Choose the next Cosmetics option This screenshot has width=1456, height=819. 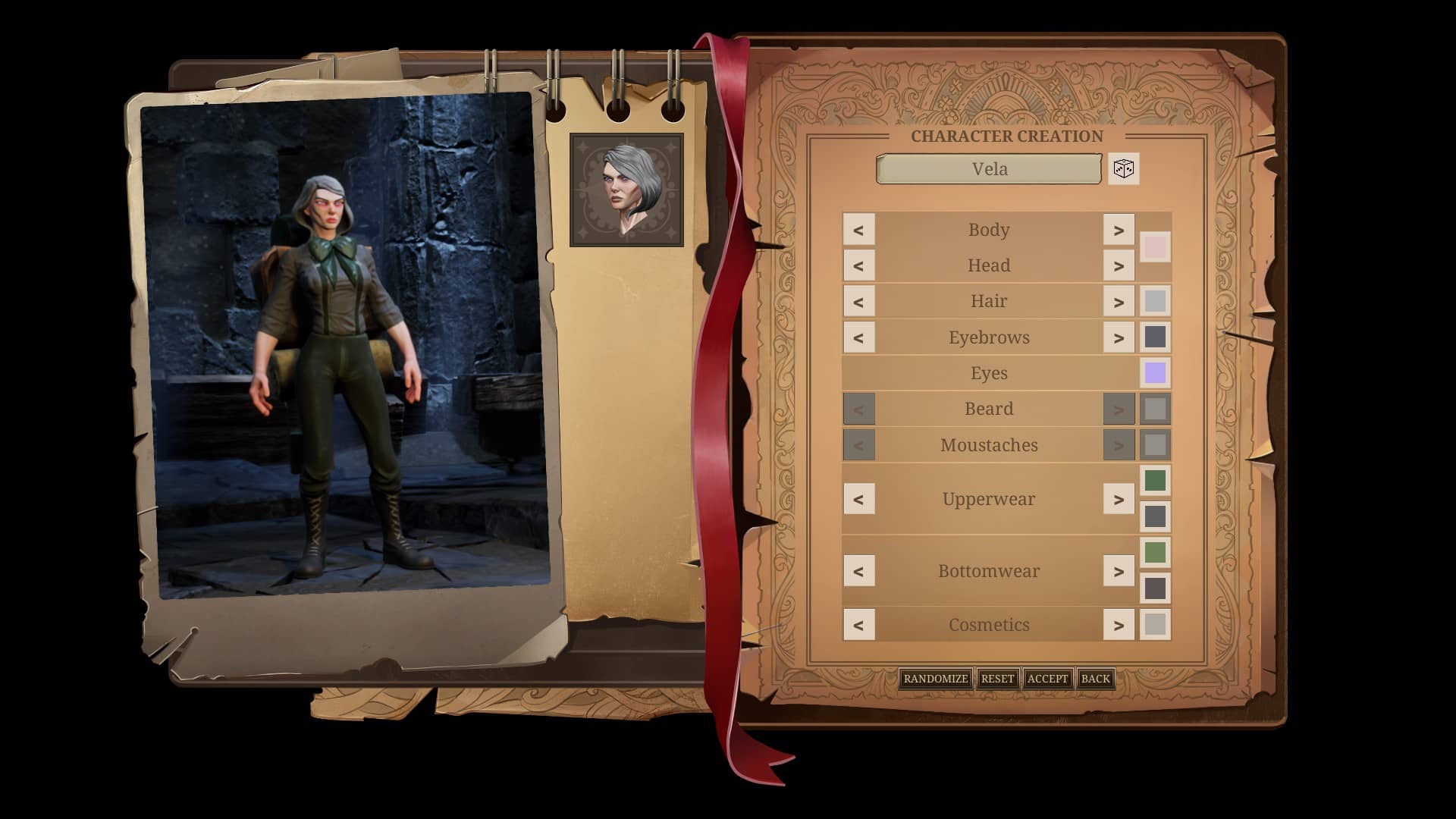1119,625
